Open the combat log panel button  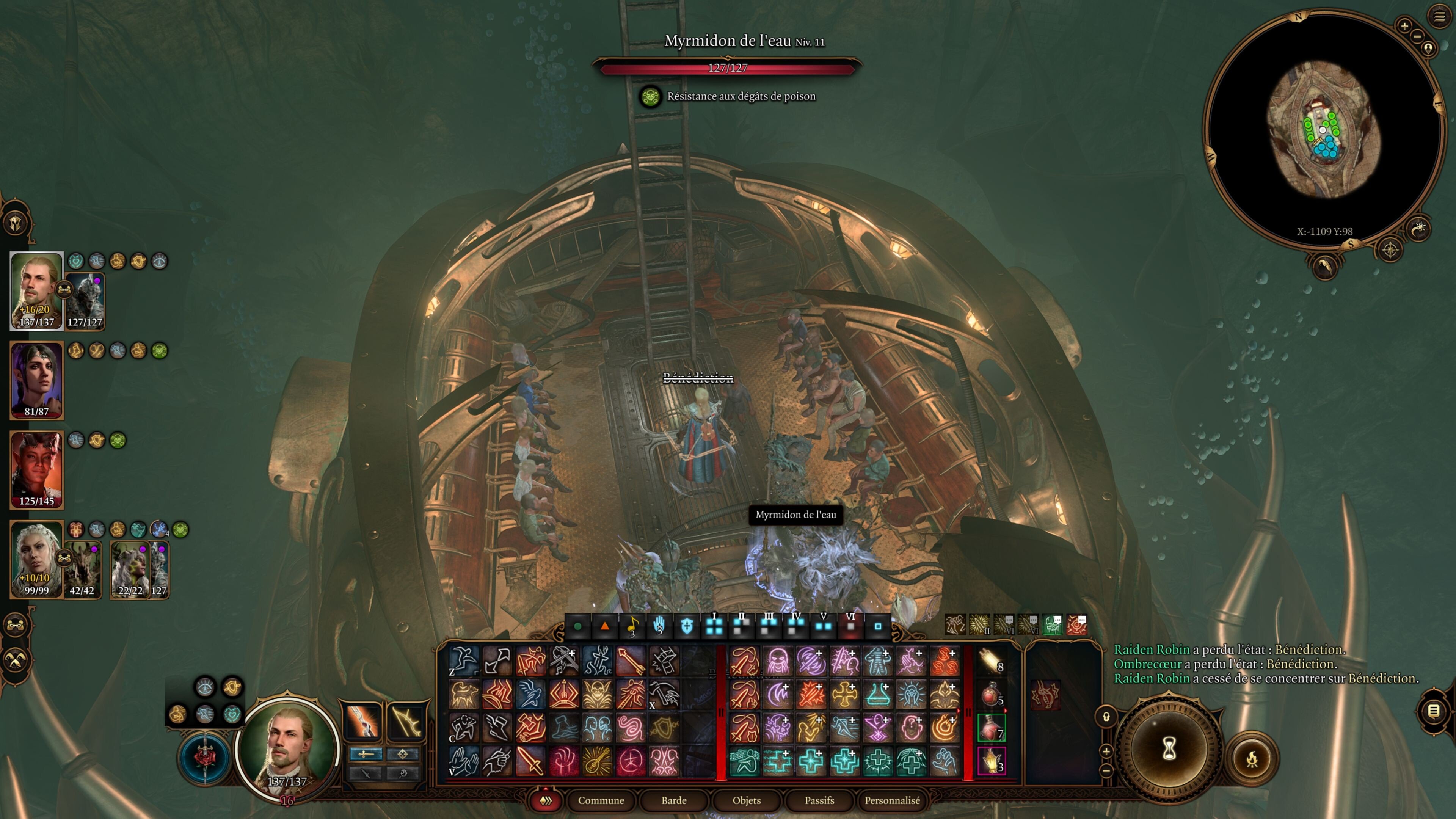pos(1433,711)
